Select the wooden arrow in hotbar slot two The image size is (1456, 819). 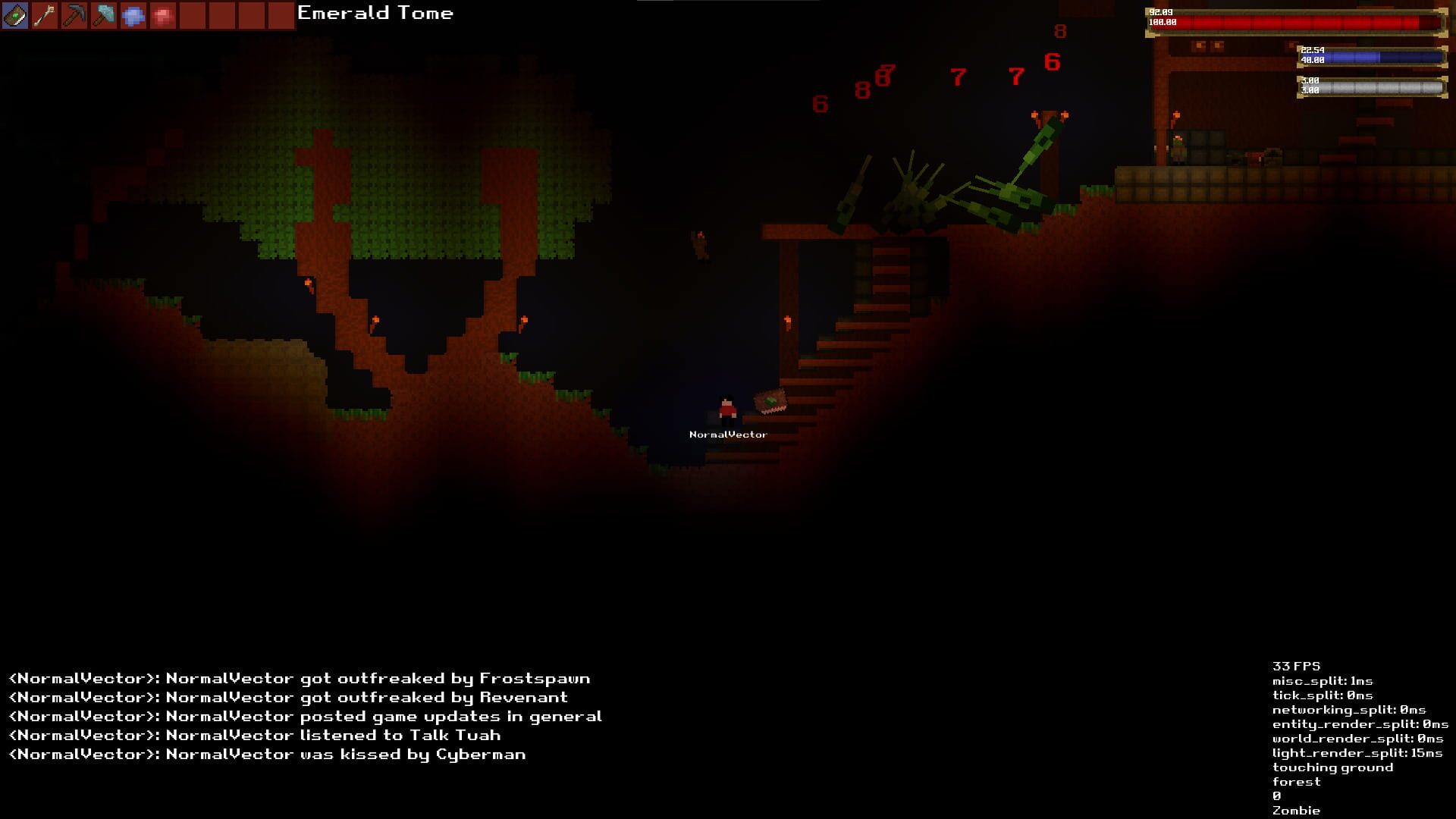coord(45,14)
